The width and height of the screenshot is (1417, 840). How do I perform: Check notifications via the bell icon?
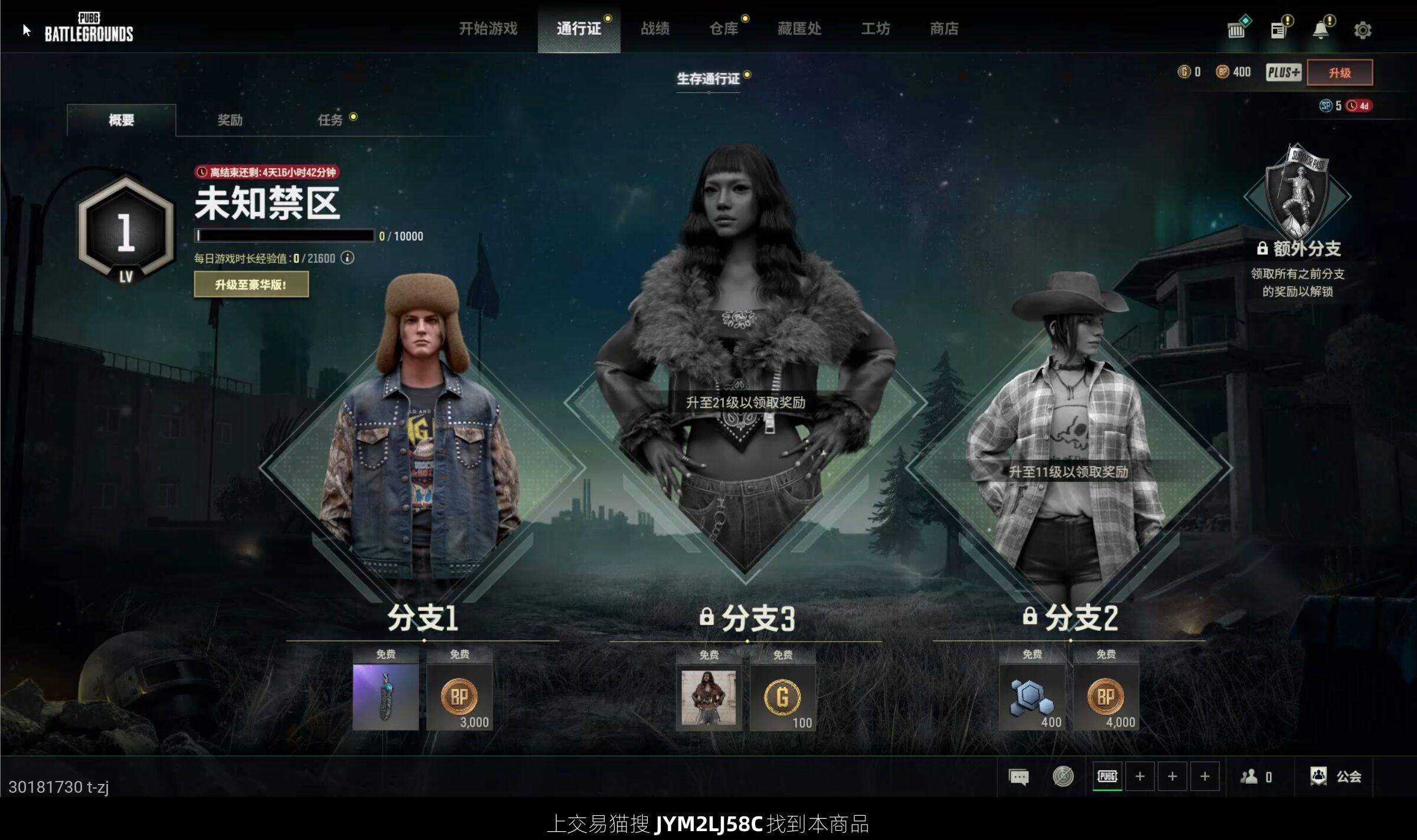(1320, 30)
